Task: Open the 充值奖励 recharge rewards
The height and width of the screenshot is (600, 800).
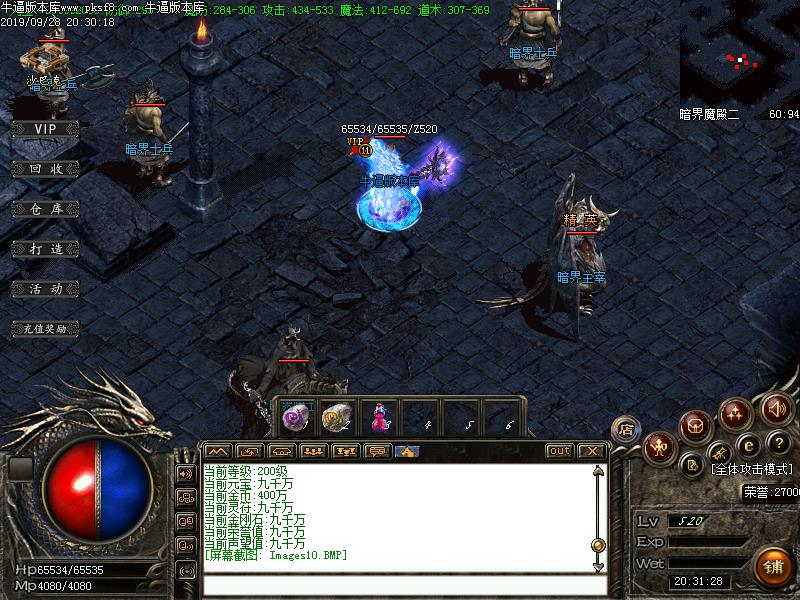Action: (x=44, y=328)
